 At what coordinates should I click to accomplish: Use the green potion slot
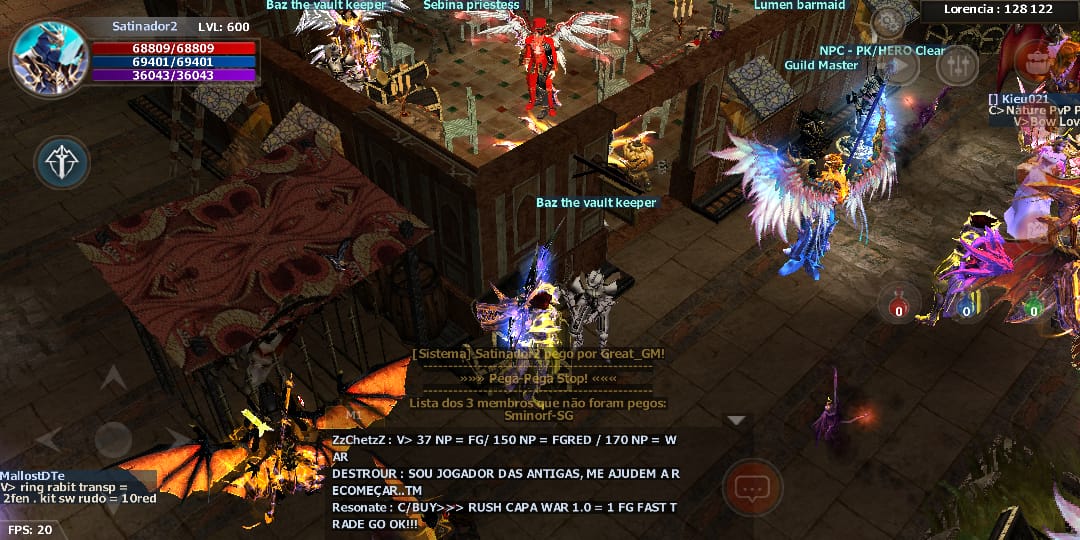(x=1033, y=304)
